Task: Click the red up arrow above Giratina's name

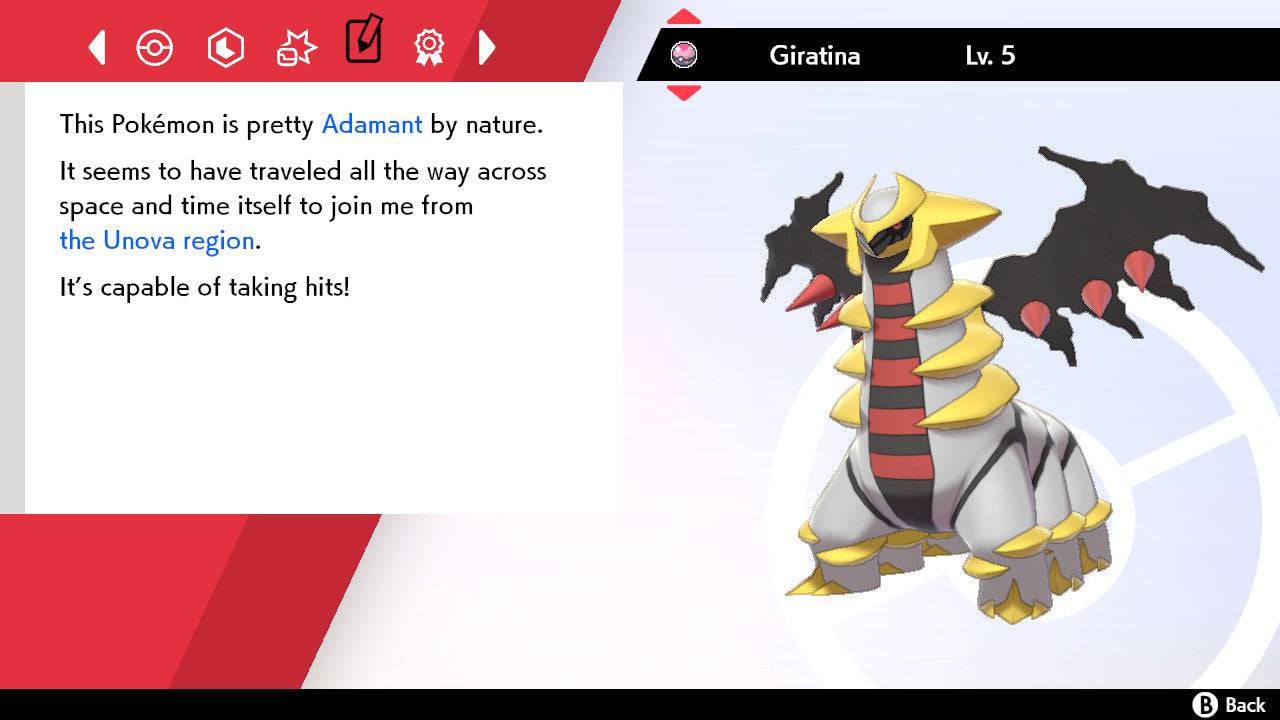Action: coord(684,15)
